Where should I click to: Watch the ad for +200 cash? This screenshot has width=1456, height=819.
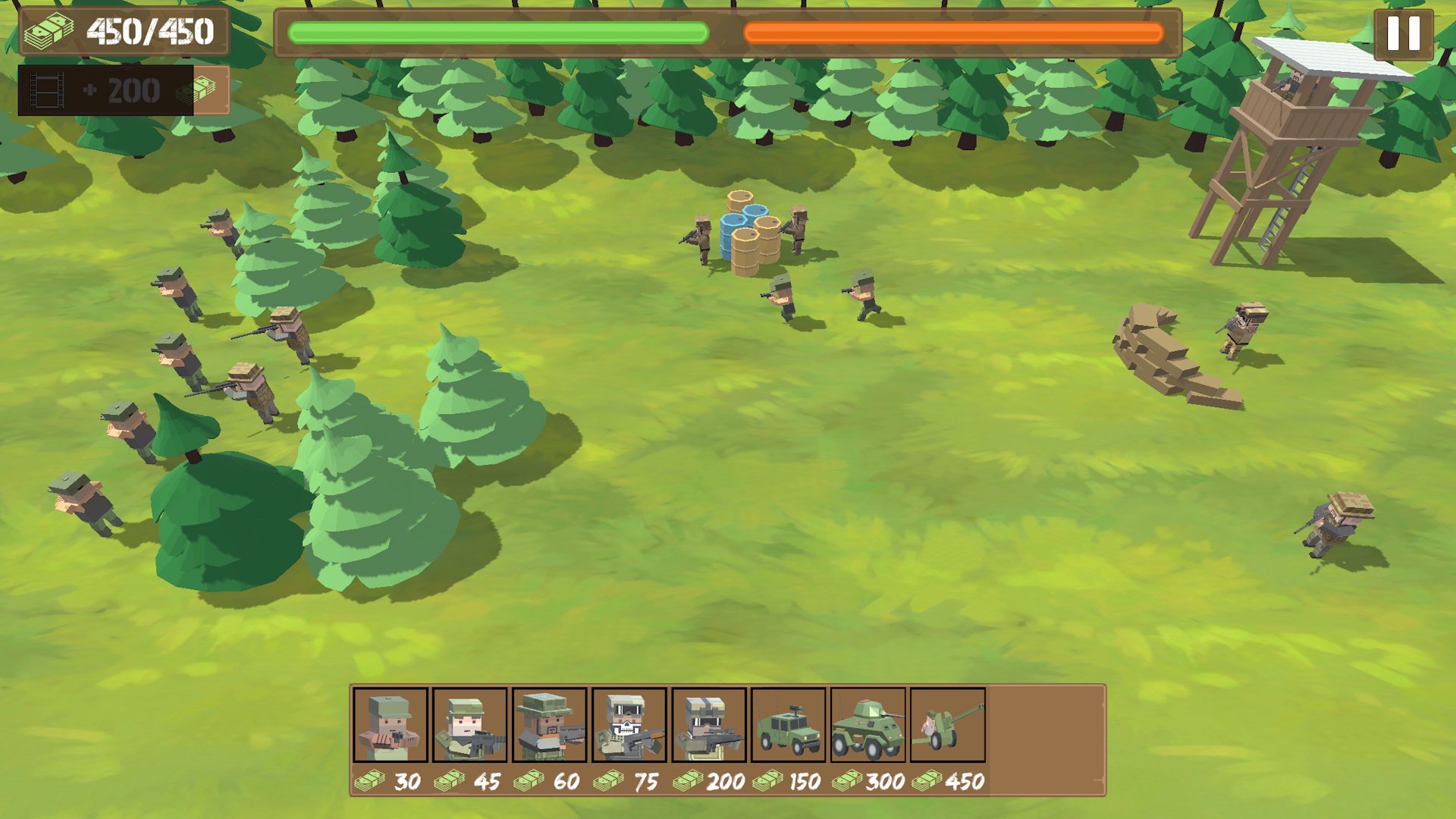pos(123,91)
